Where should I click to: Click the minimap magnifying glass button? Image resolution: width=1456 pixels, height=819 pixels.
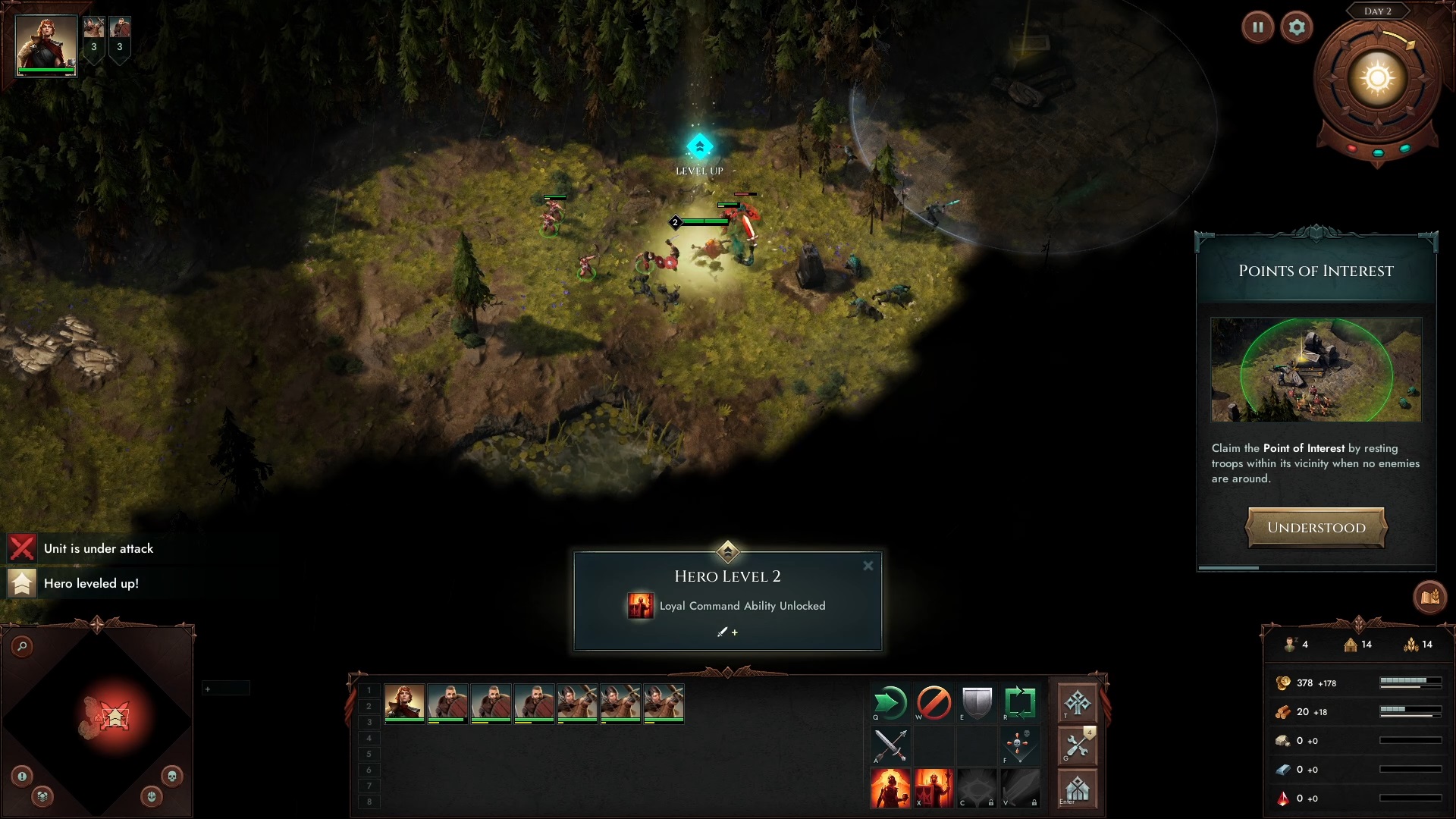tap(23, 646)
